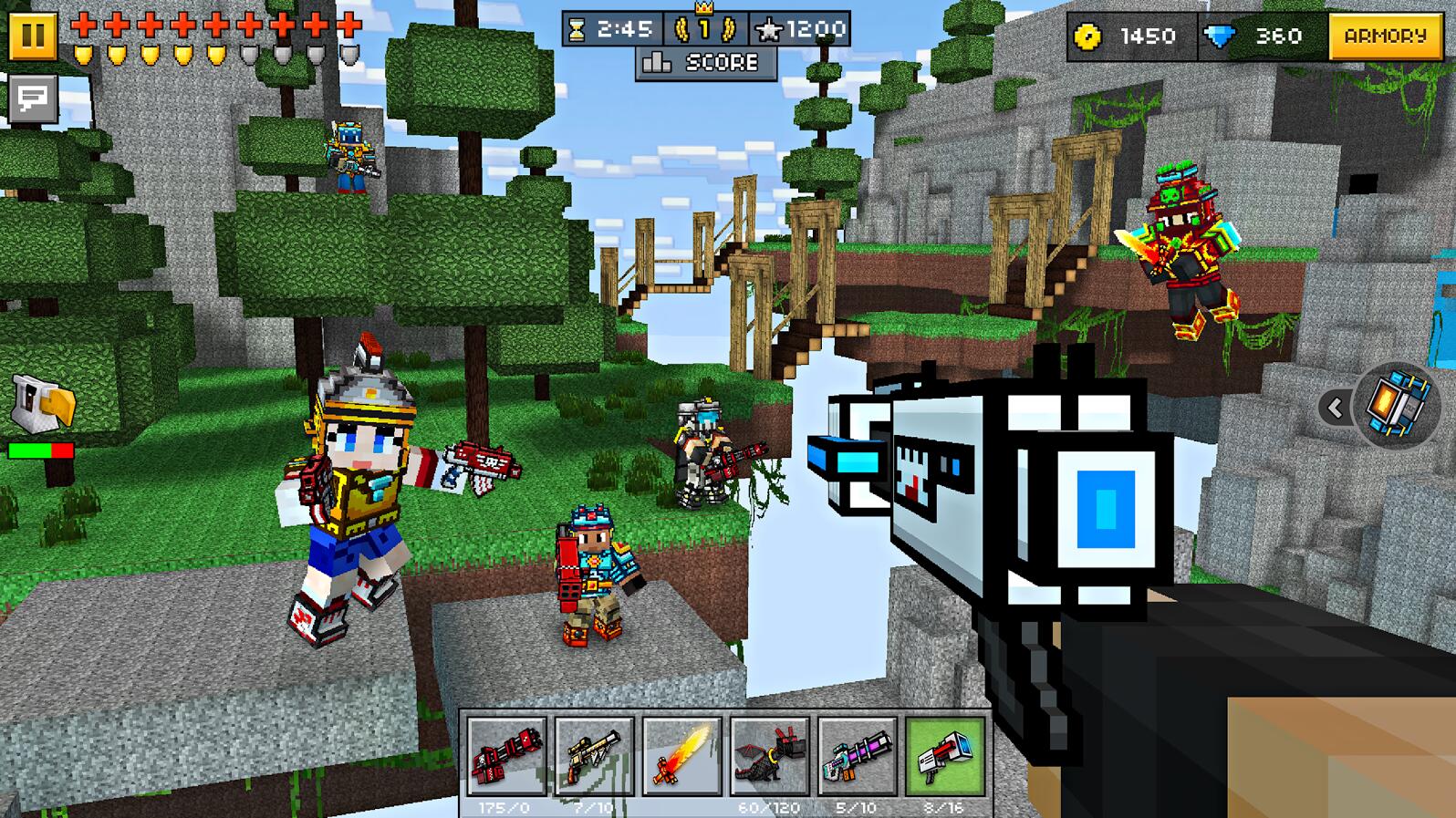The image size is (1456, 818).
Task: Open the chat message icon
Action: 33,97
